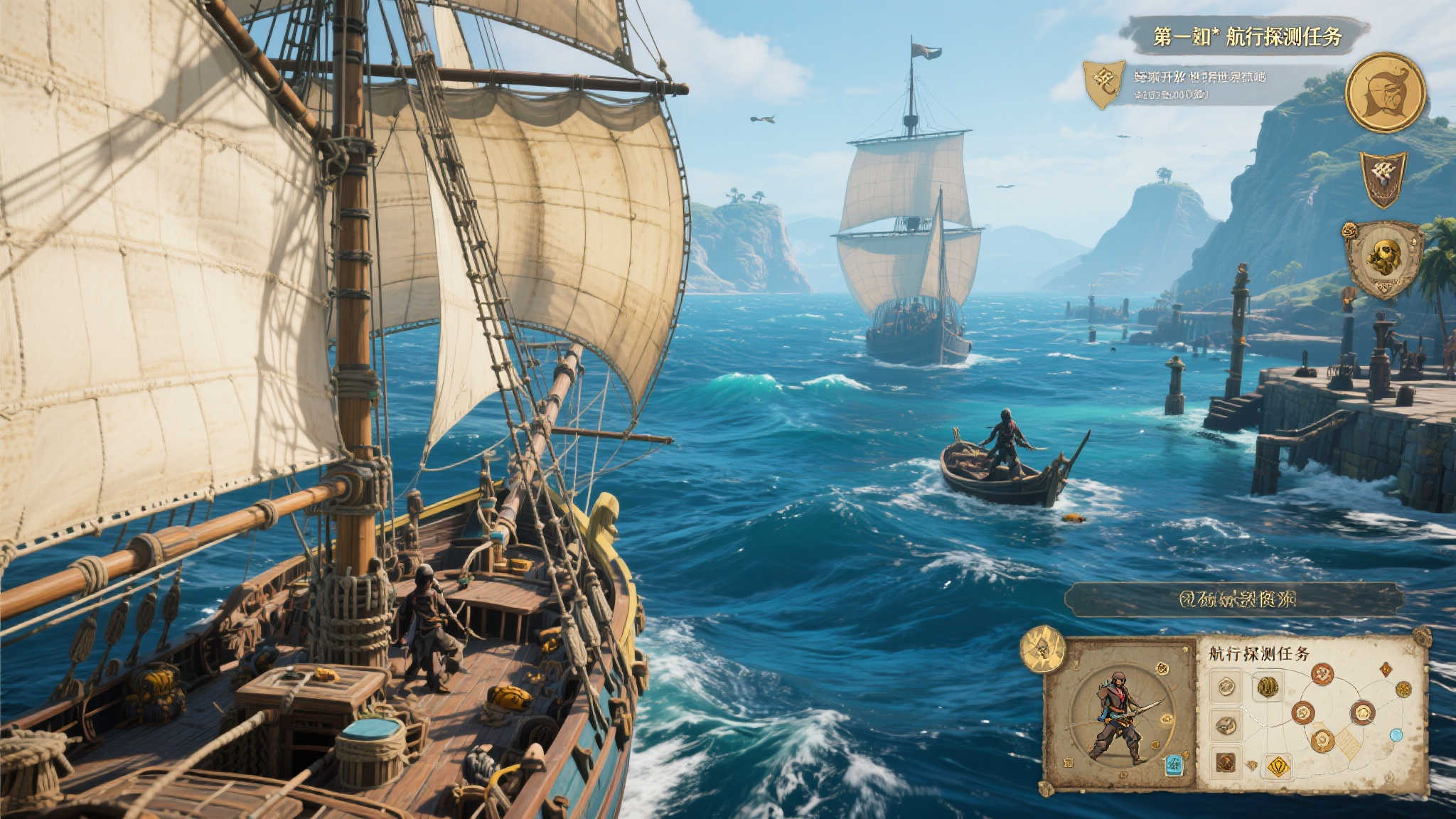Open the 航行探测任务 quest title banner
Image resolution: width=1456 pixels, height=819 pixels.
pyautogui.click(x=1246, y=36)
